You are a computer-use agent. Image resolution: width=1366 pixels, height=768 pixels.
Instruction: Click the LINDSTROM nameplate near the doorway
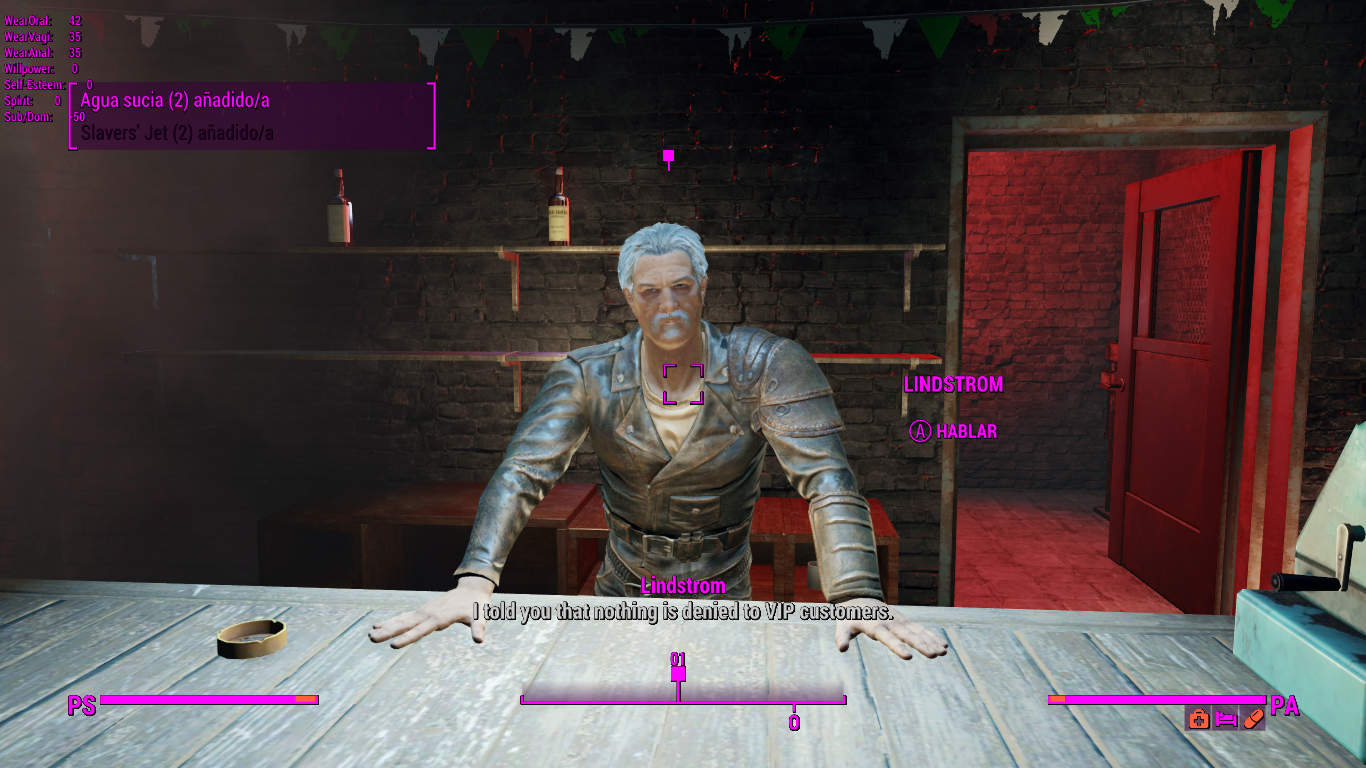[954, 383]
